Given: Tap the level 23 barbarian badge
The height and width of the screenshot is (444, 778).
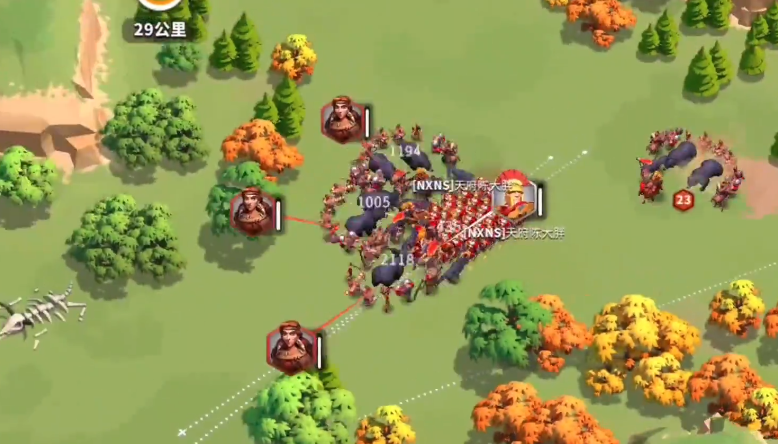Looking at the screenshot, I should click(684, 200).
